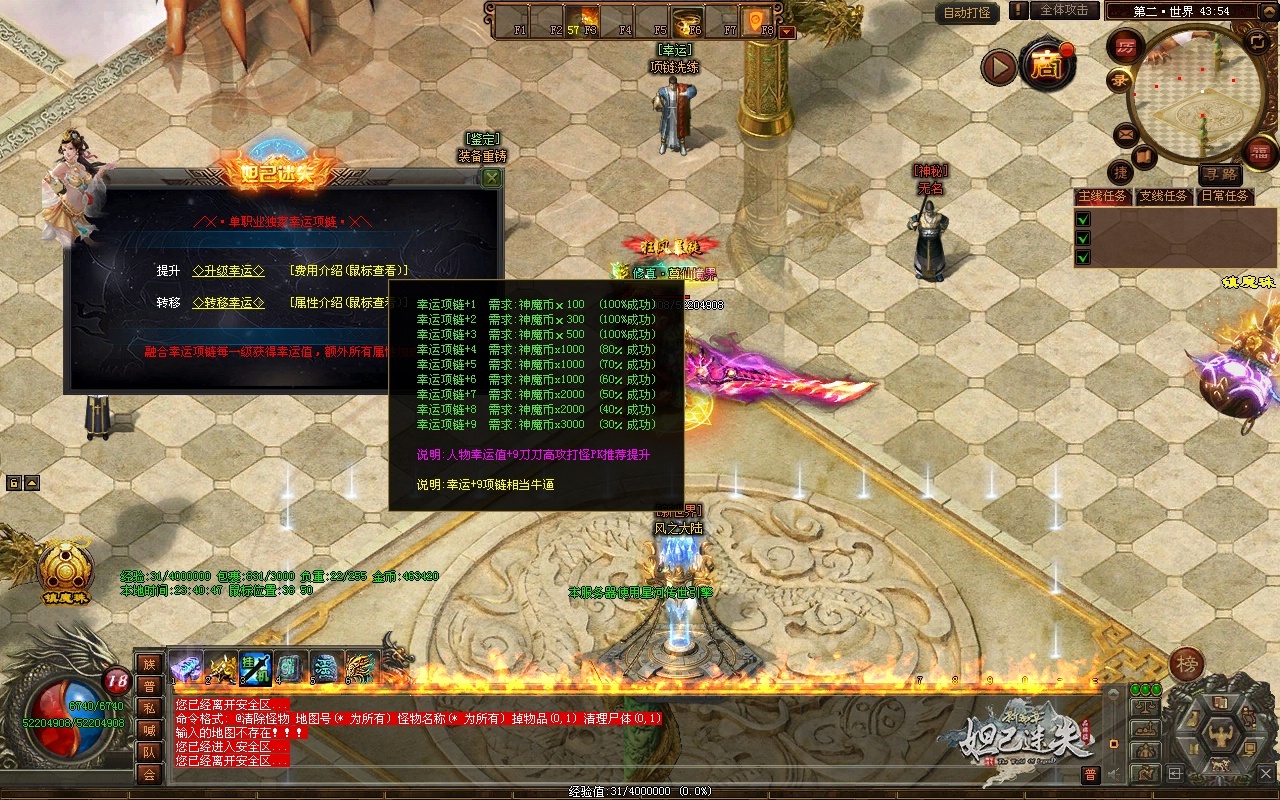1280x800 pixels.
Task: Switch to the 日常任务 daily quest tab
Action: pyautogui.click(x=1225, y=196)
